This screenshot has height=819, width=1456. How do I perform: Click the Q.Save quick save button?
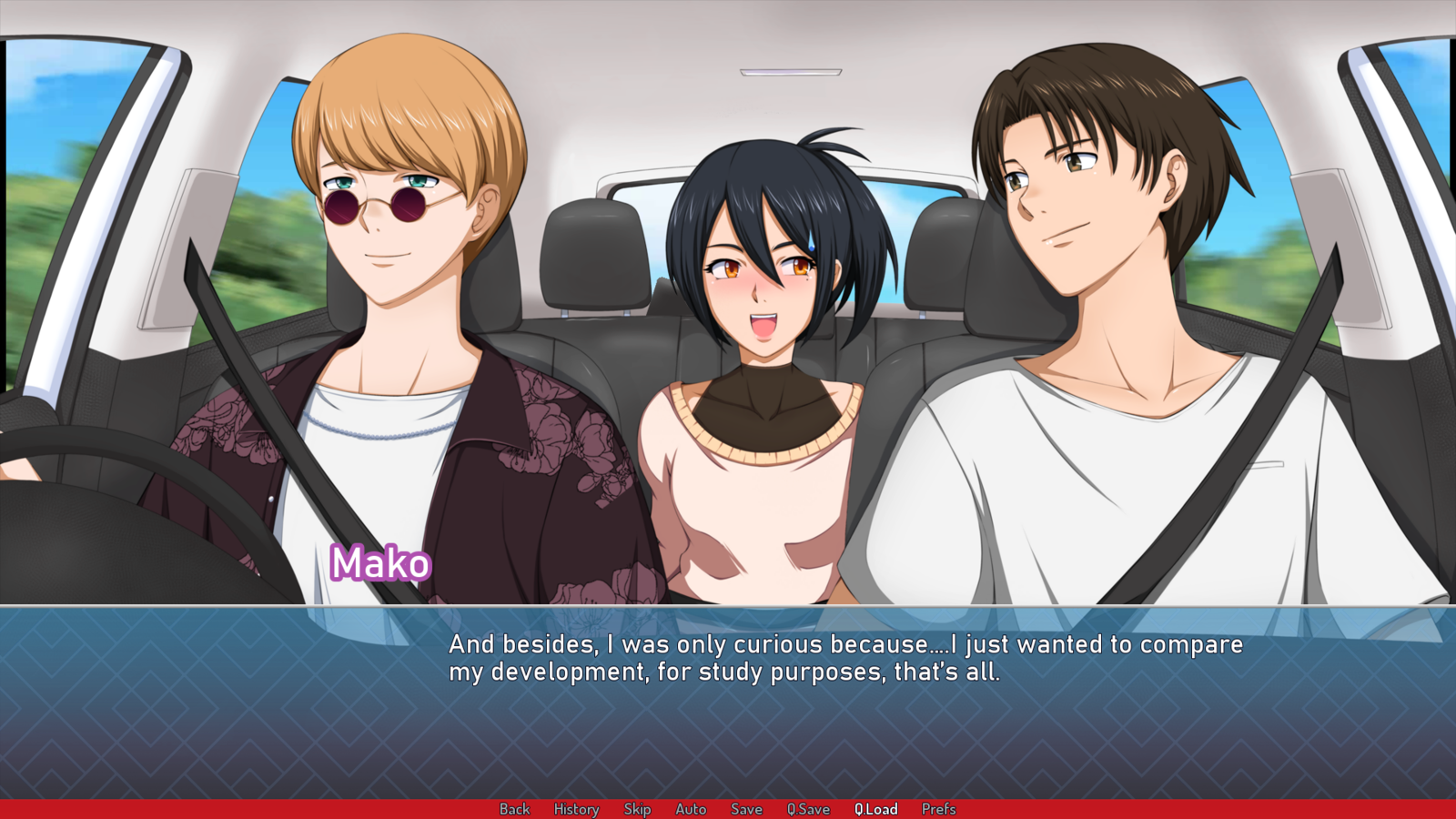pos(808,809)
